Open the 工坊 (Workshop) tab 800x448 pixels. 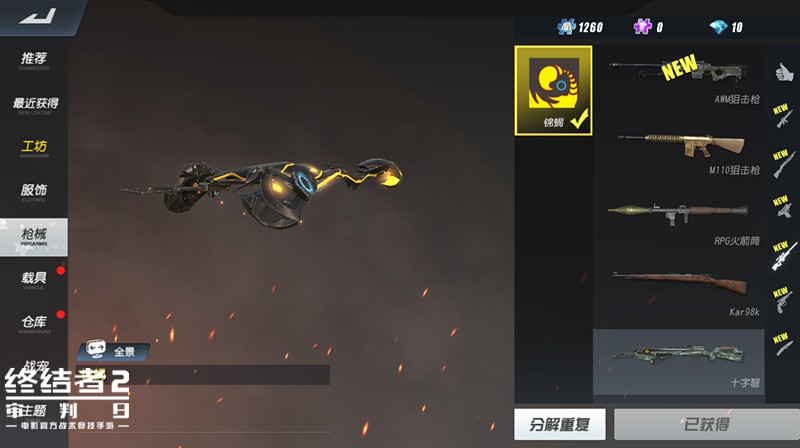click(35, 148)
